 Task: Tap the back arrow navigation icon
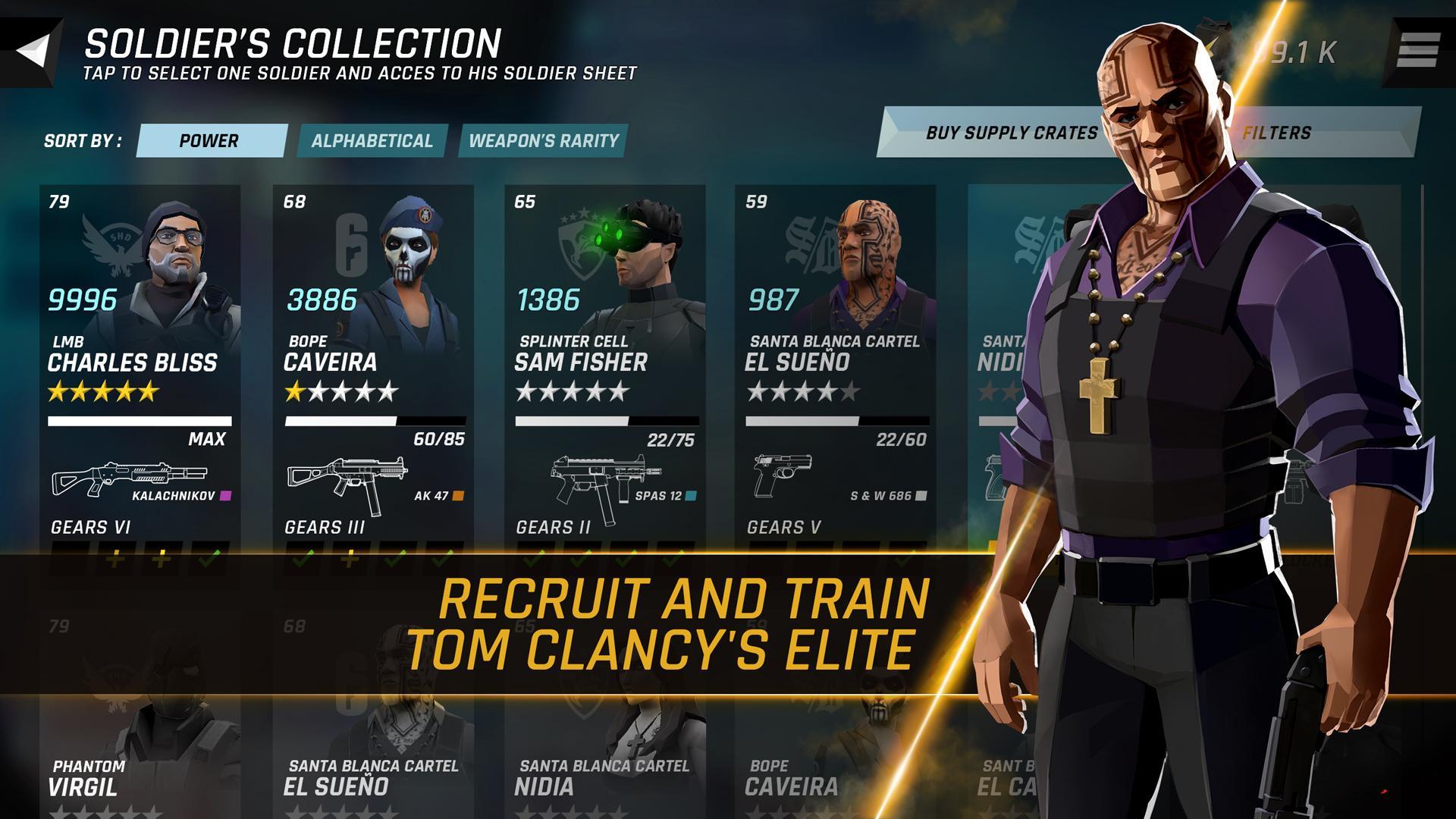coord(34,49)
